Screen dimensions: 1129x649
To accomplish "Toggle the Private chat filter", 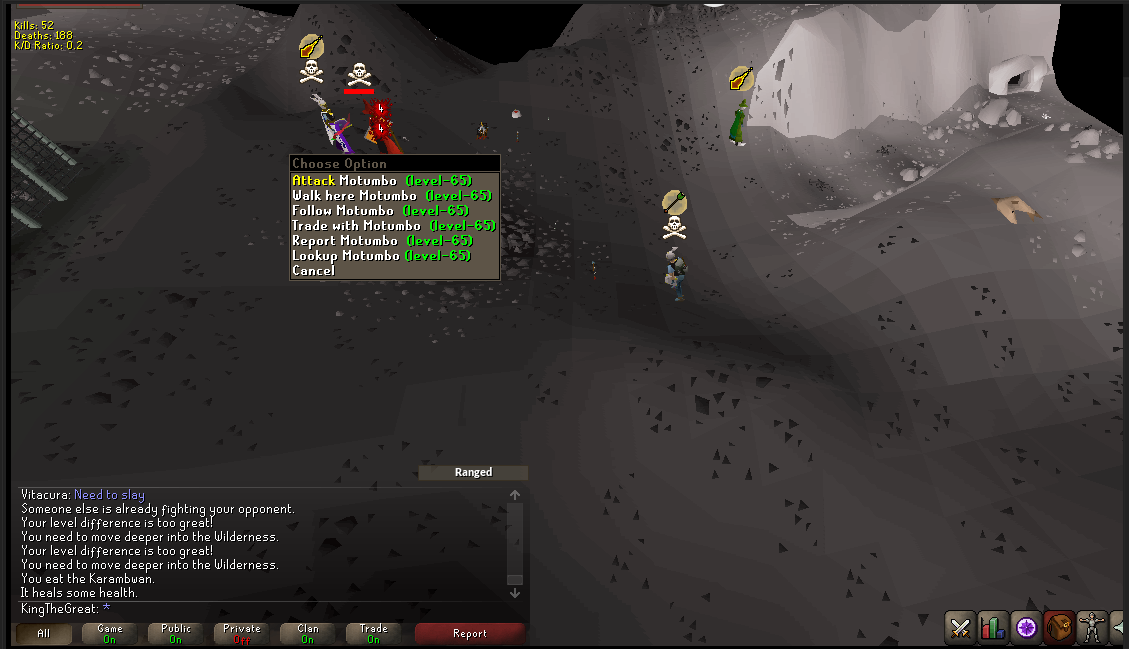I will [x=242, y=633].
